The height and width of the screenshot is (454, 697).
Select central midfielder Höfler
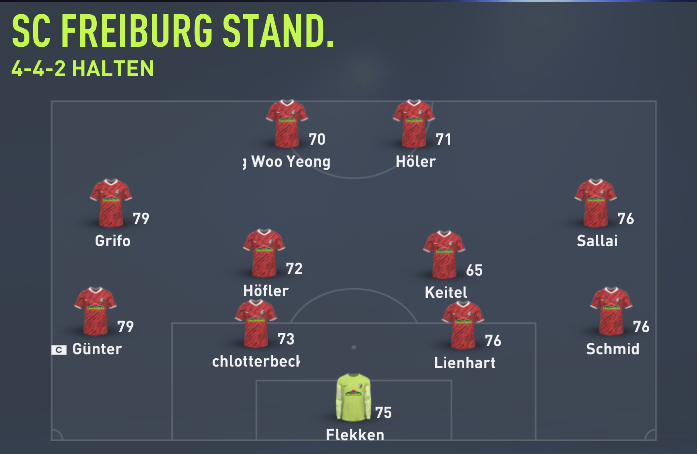tap(264, 254)
